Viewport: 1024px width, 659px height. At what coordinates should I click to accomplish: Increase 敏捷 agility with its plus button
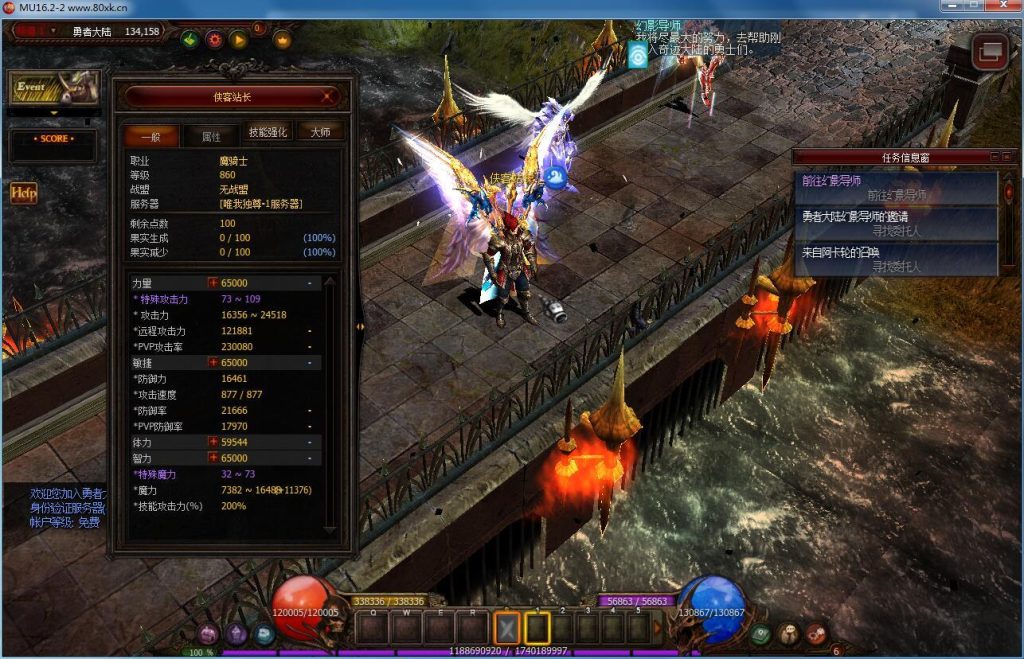(213, 362)
